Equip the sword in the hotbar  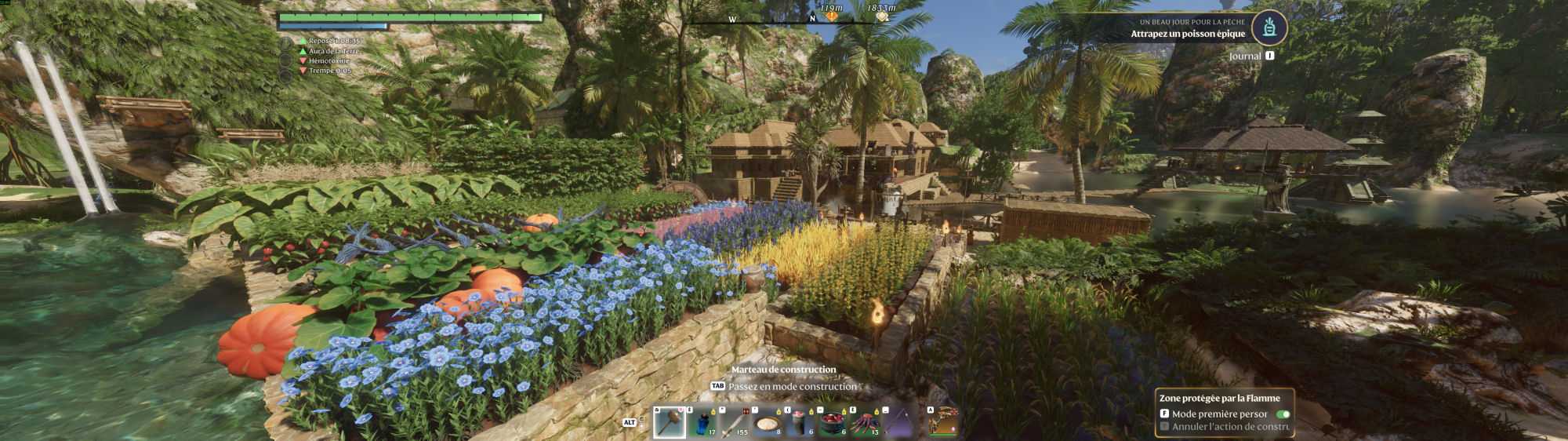tap(734, 422)
